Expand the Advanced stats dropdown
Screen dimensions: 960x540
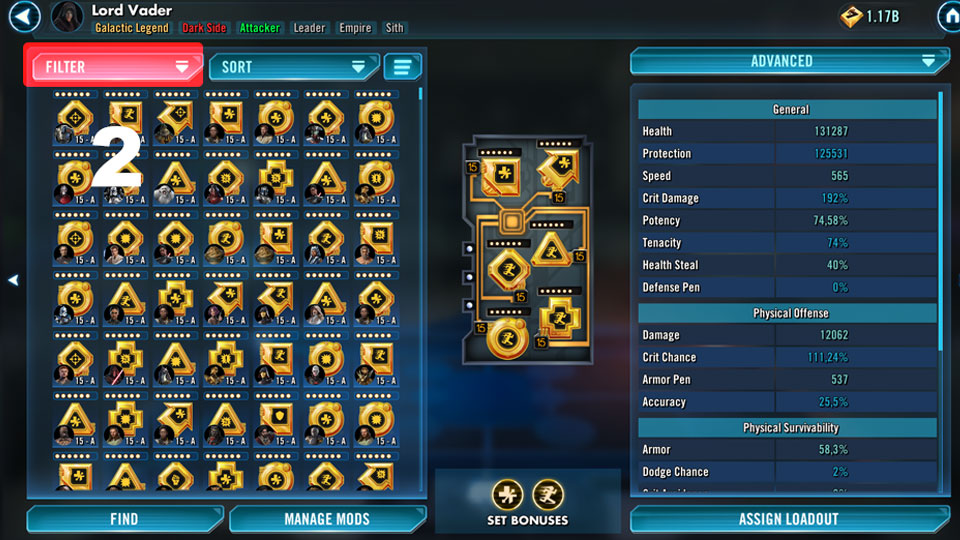point(789,61)
